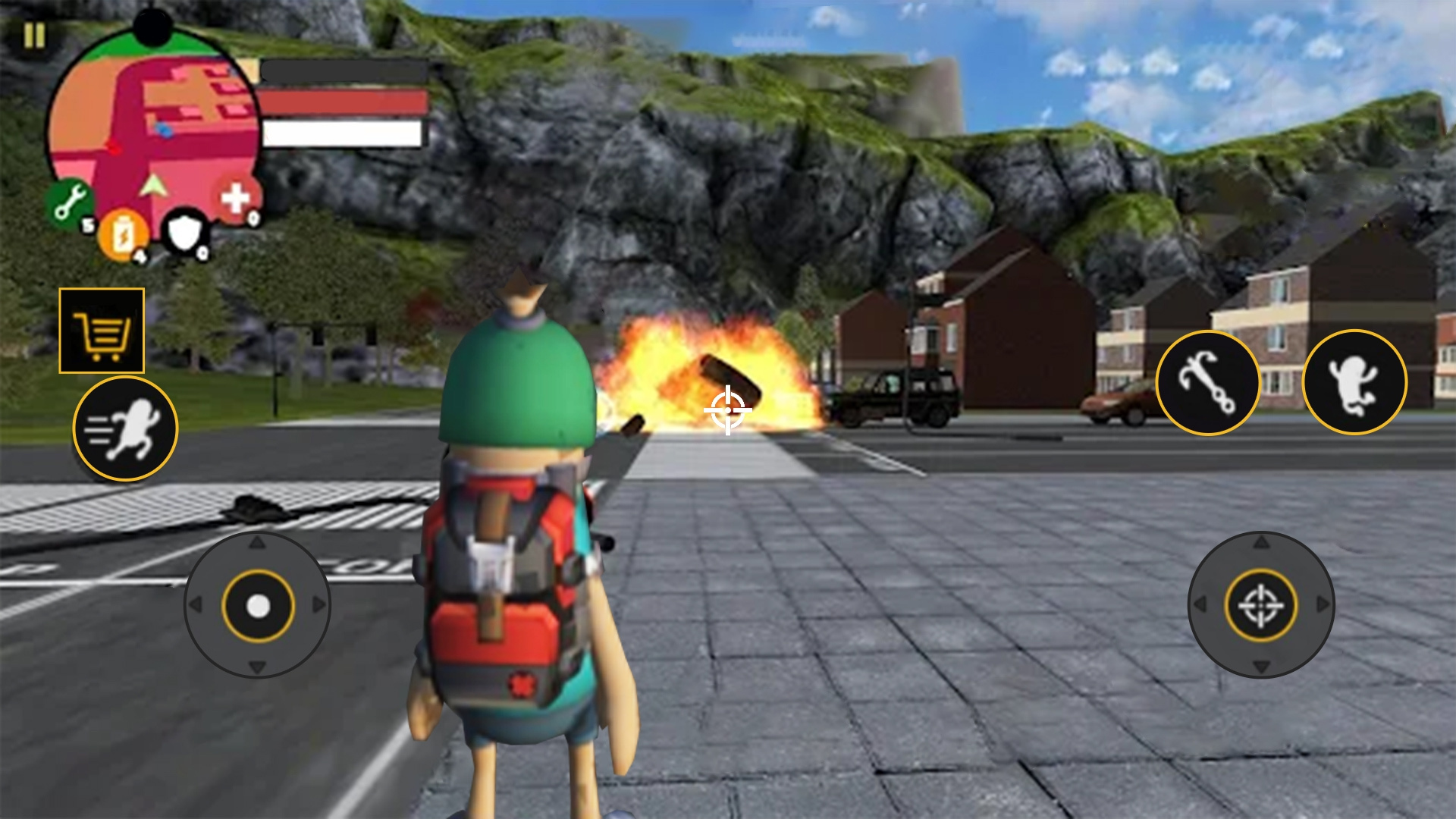Image resolution: width=1456 pixels, height=819 pixels.
Task: Tap the crosshair aim and shoot button
Action: 1260,605
